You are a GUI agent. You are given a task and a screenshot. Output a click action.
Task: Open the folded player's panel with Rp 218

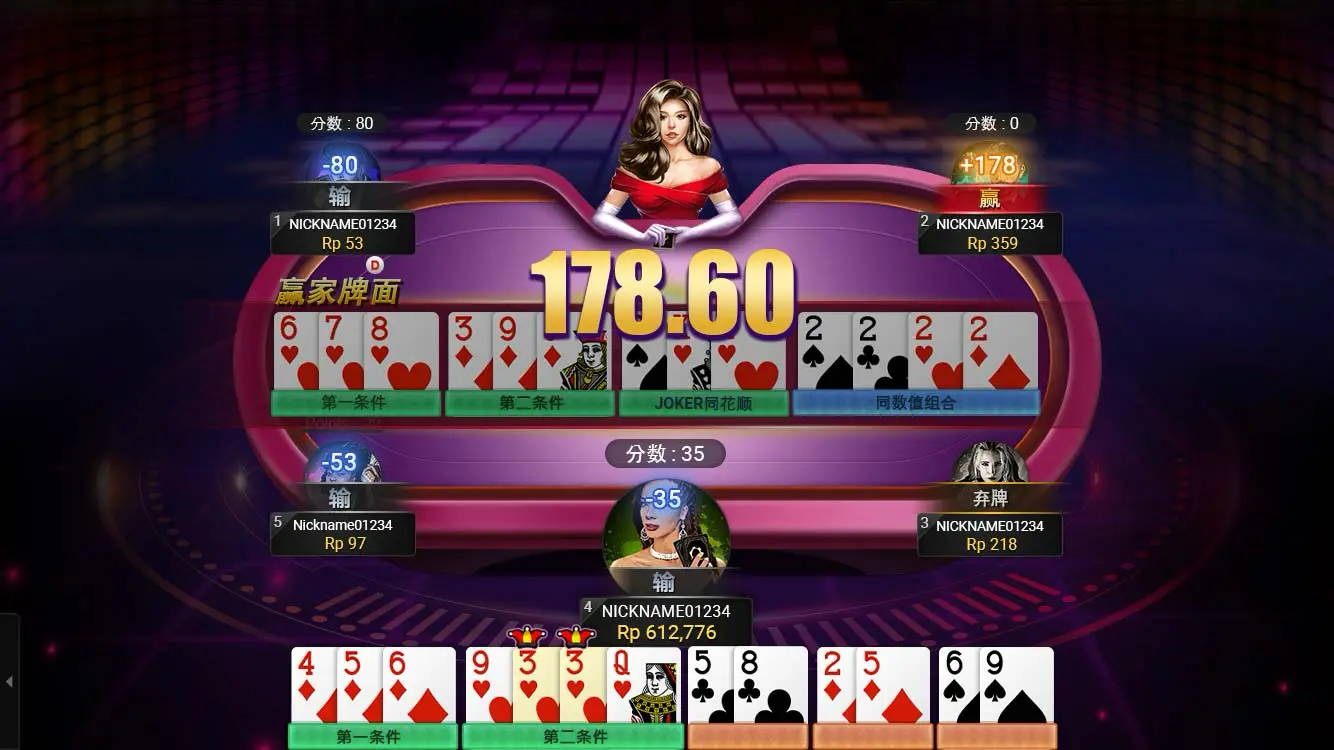(990, 534)
